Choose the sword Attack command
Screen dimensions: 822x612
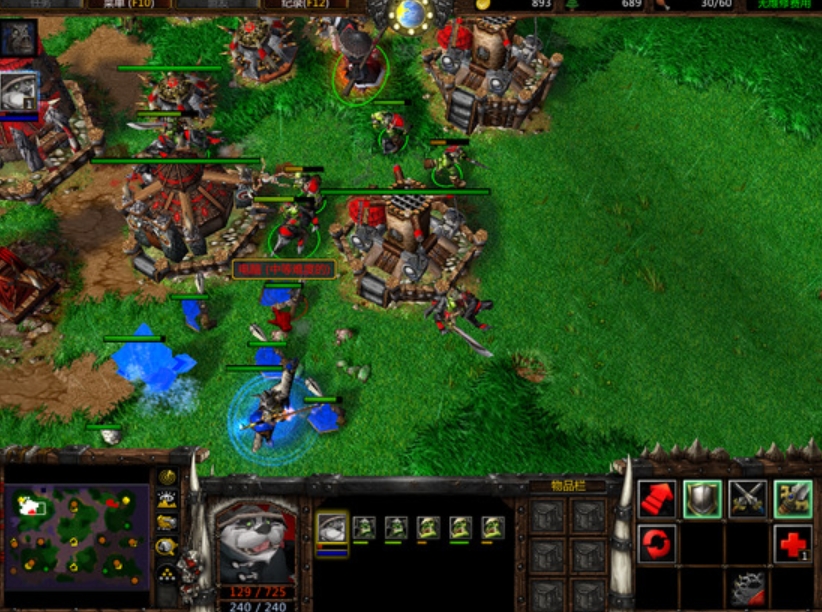[793, 499]
